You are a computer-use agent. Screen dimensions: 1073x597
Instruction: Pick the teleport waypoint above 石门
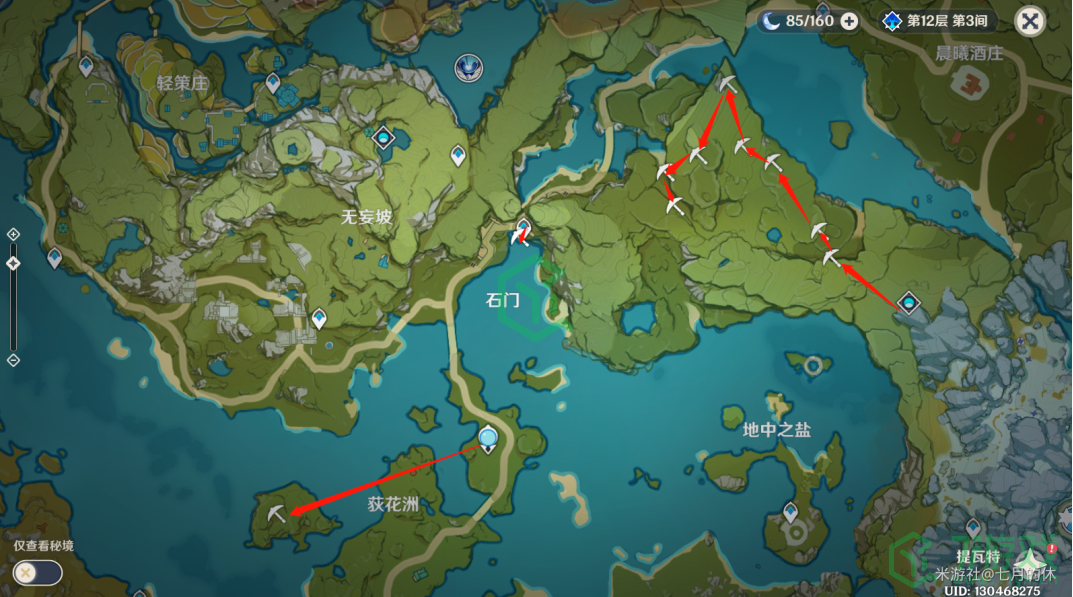pos(523,228)
